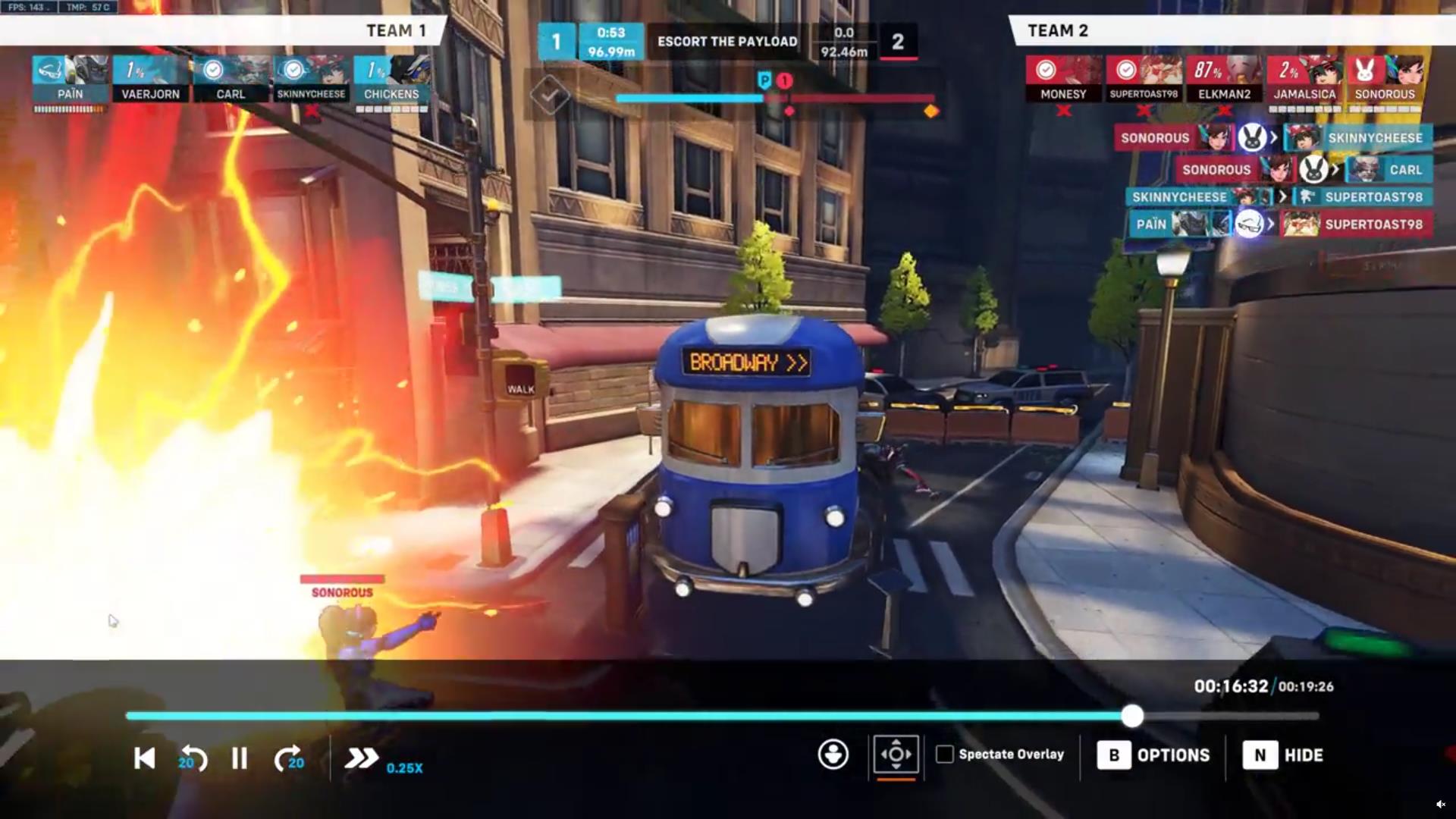The width and height of the screenshot is (1456, 819).
Task: Select the free camera mode icon
Action: (896, 755)
